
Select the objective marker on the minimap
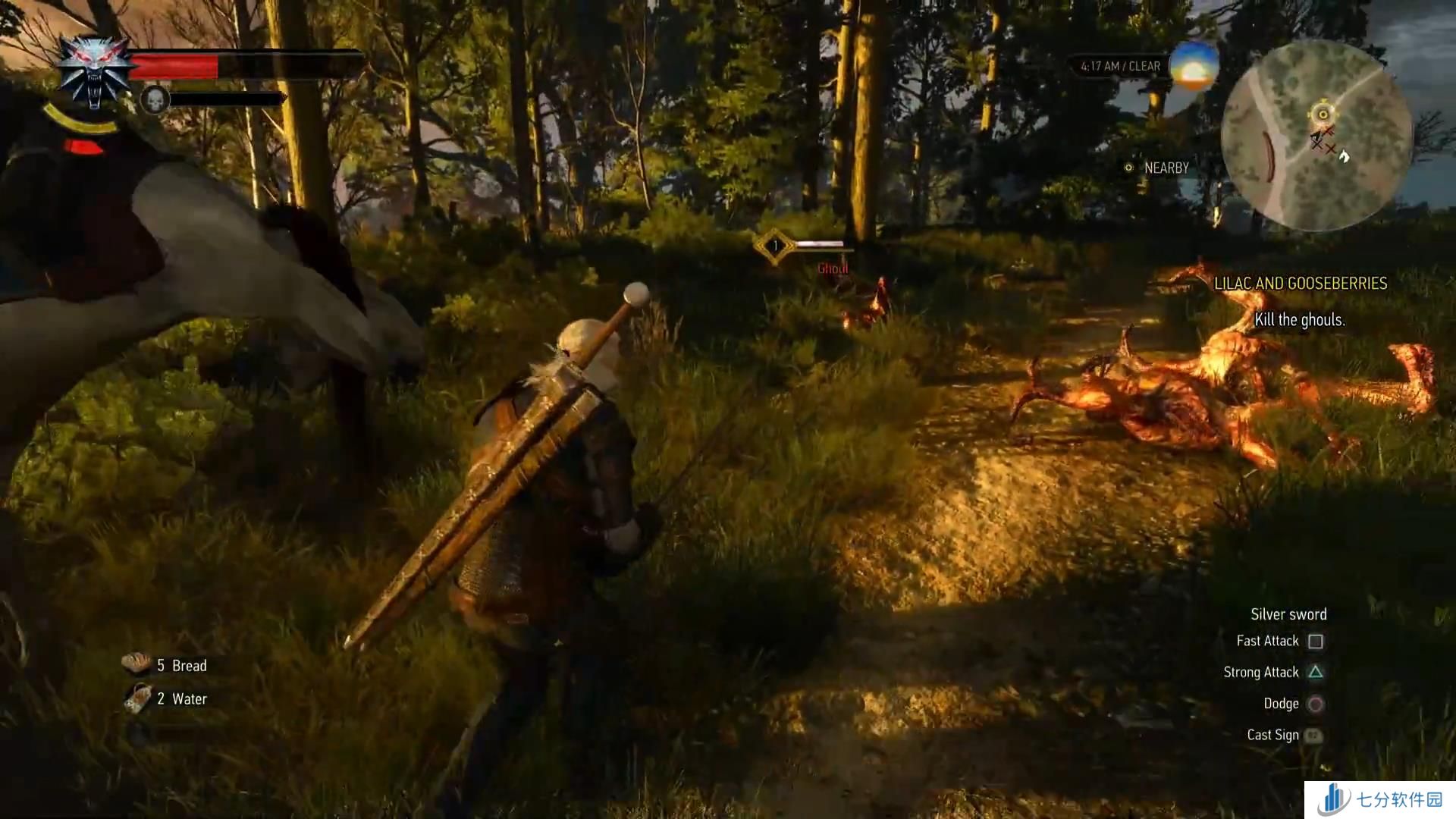click(x=1323, y=115)
